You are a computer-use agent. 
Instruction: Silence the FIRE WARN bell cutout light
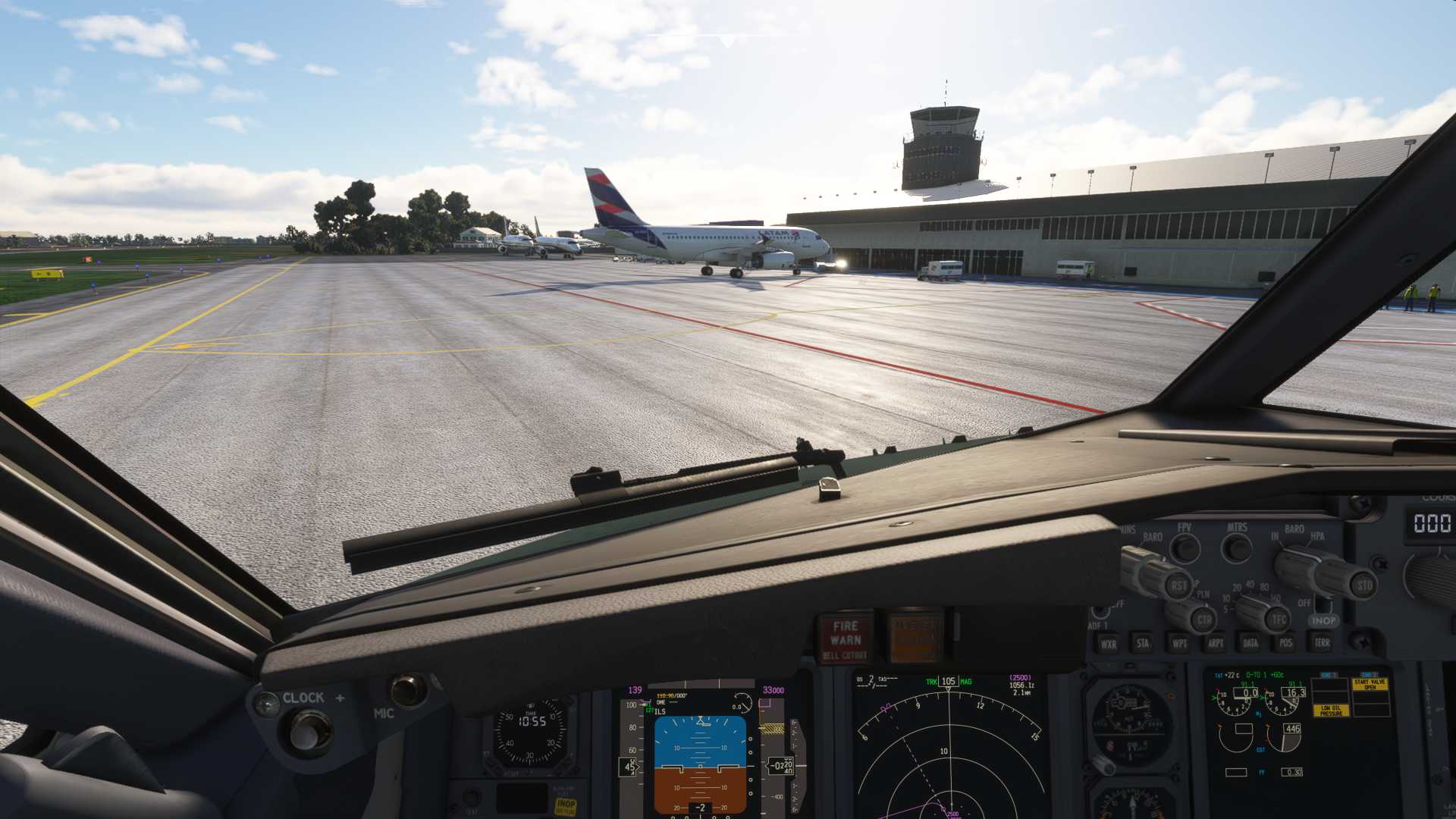[x=845, y=639]
